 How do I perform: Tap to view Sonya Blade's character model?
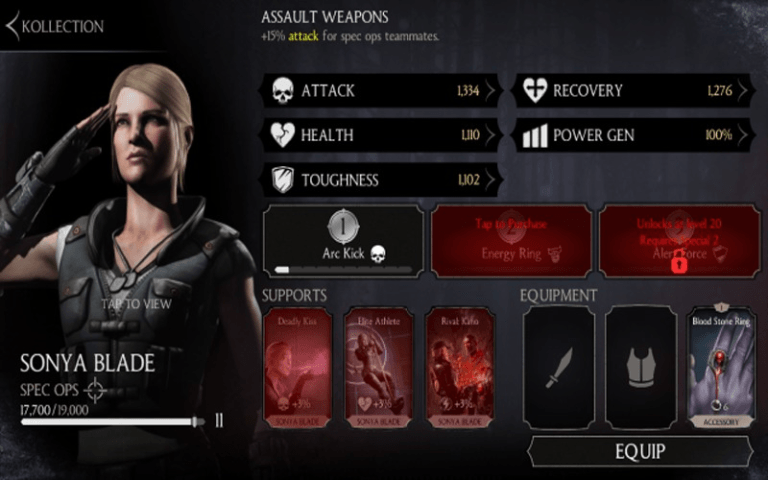[136, 304]
